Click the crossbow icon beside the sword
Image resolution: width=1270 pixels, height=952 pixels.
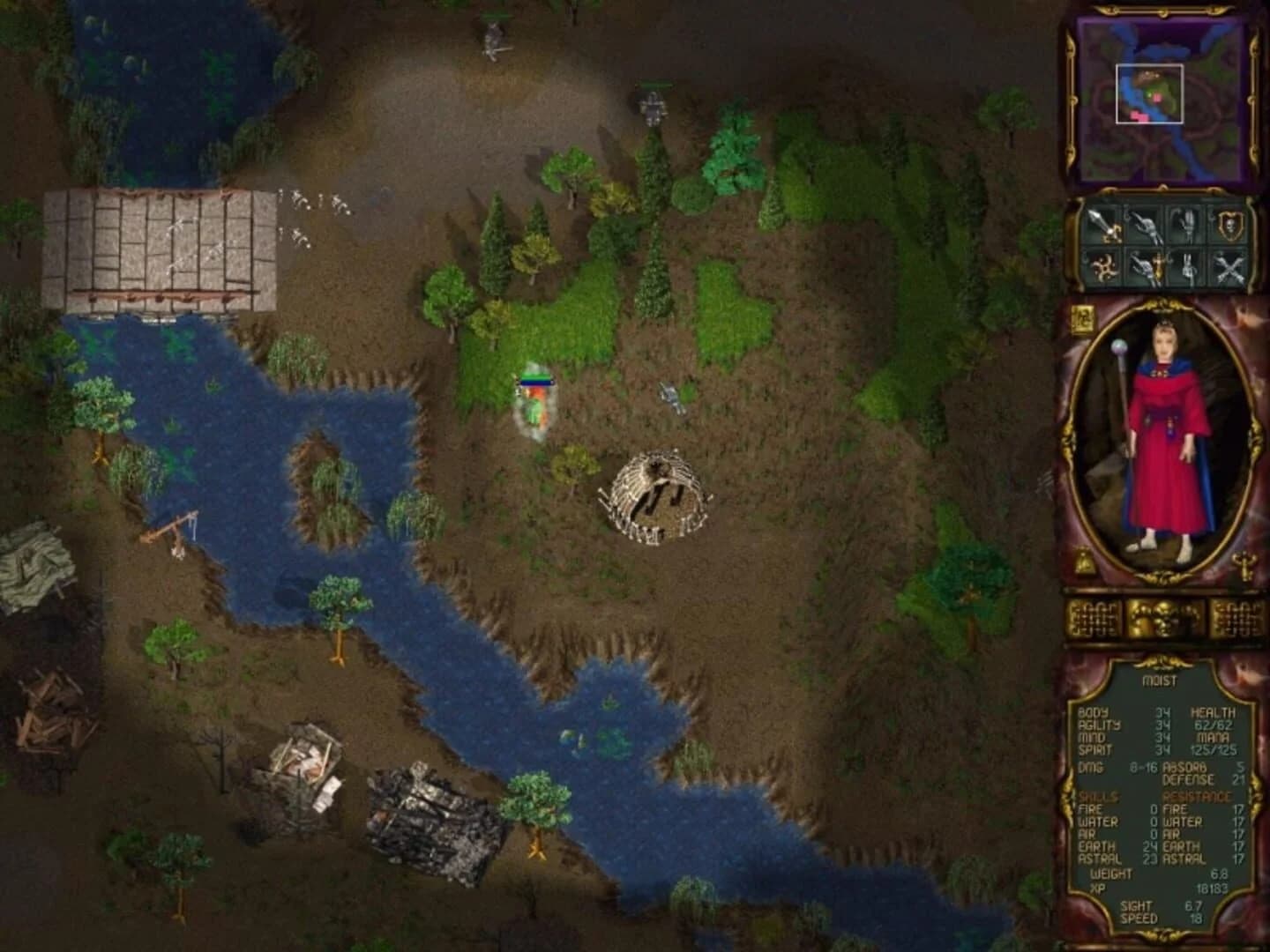(1147, 227)
